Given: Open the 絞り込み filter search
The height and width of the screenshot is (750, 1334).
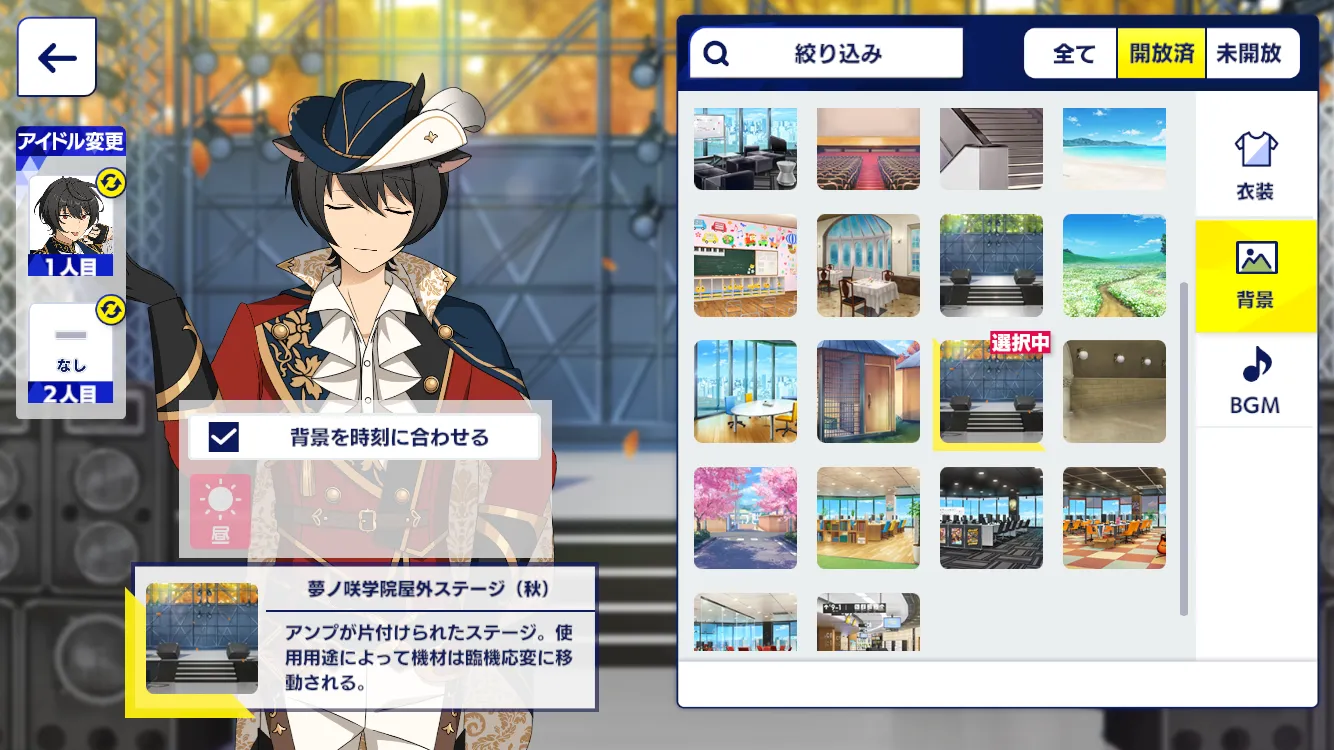Looking at the screenshot, I should [x=826, y=53].
